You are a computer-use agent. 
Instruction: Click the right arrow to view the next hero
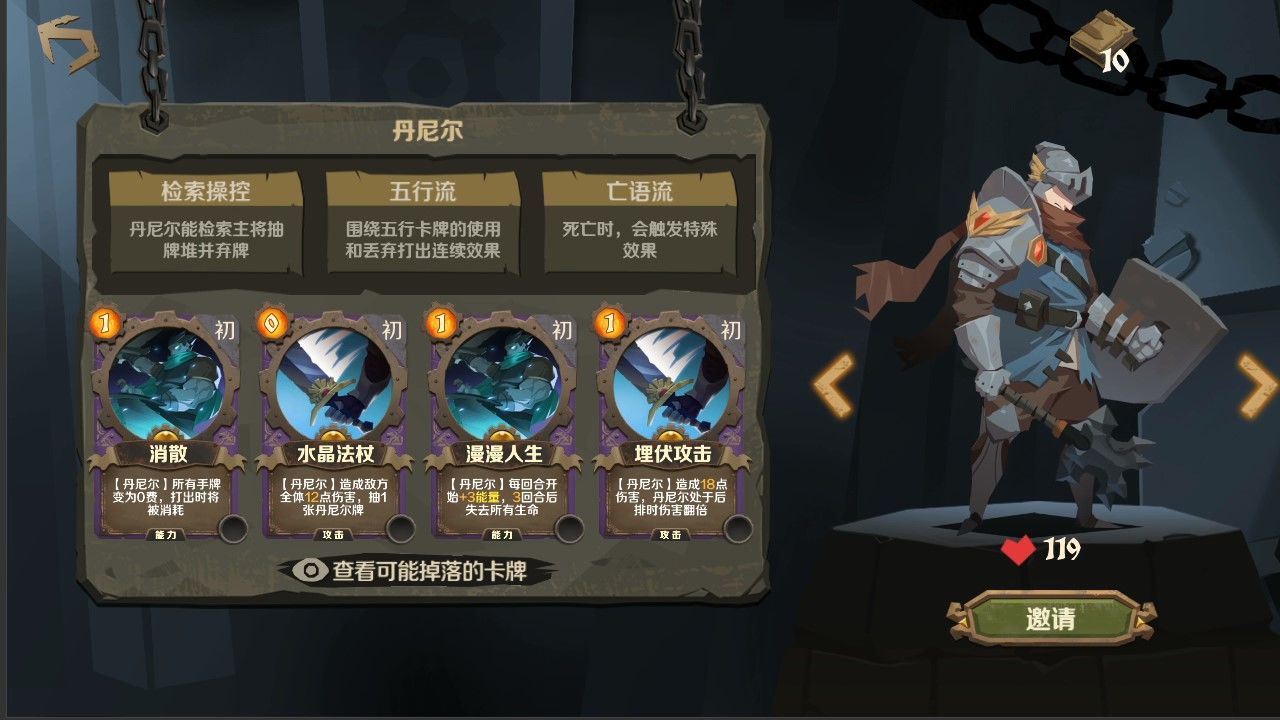click(1254, 385)
